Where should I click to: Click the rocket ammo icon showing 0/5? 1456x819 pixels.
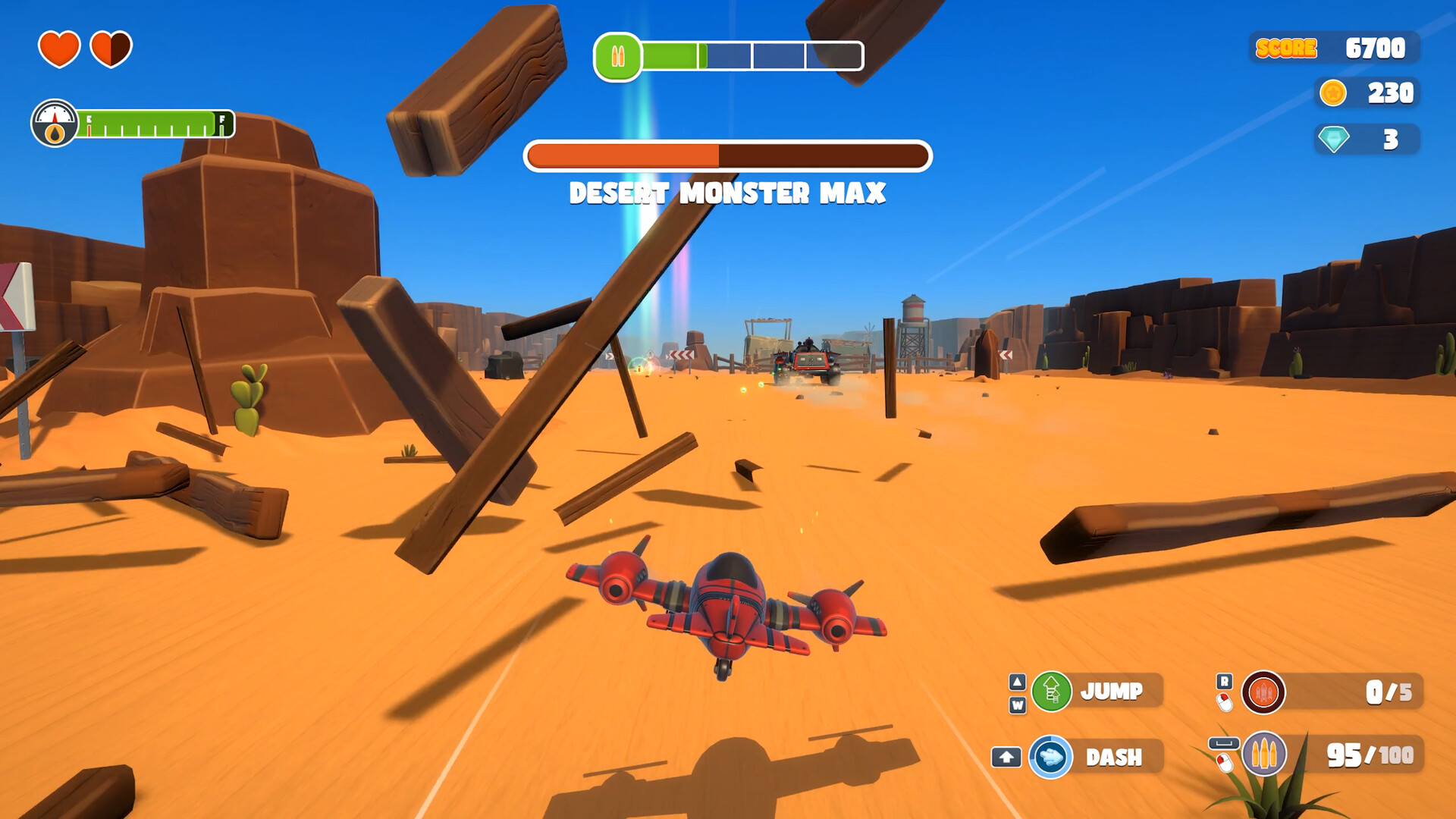tap(1263, 693)
